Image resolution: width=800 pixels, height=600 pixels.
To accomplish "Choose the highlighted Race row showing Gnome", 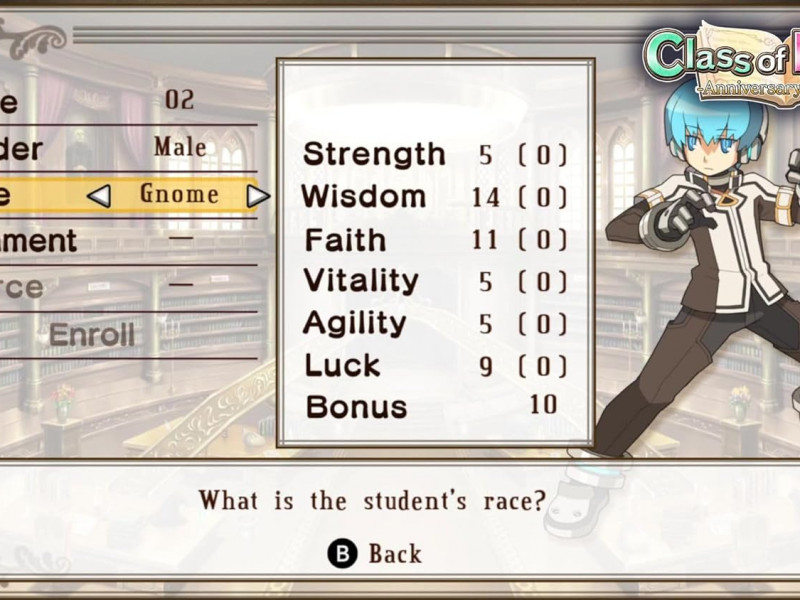I will tap(178, 194).
